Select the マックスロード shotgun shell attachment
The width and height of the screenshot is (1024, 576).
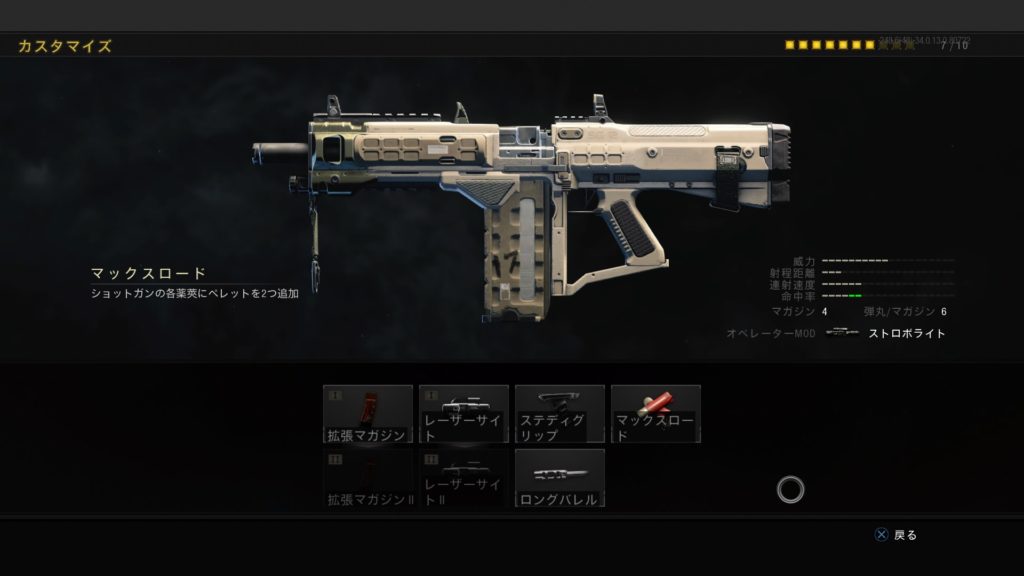[656, 414]
